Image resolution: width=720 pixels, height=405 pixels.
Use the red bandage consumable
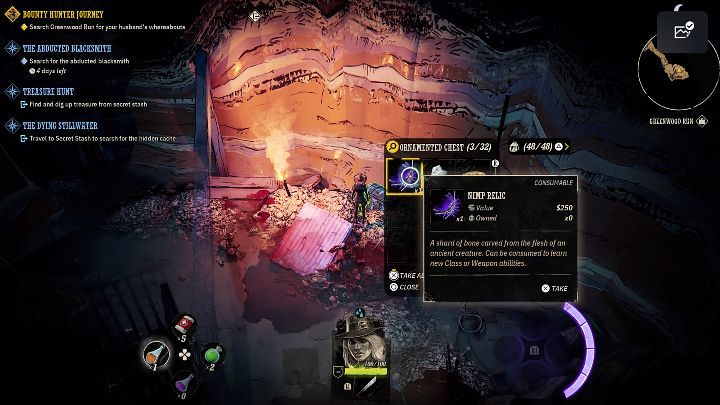184,324
